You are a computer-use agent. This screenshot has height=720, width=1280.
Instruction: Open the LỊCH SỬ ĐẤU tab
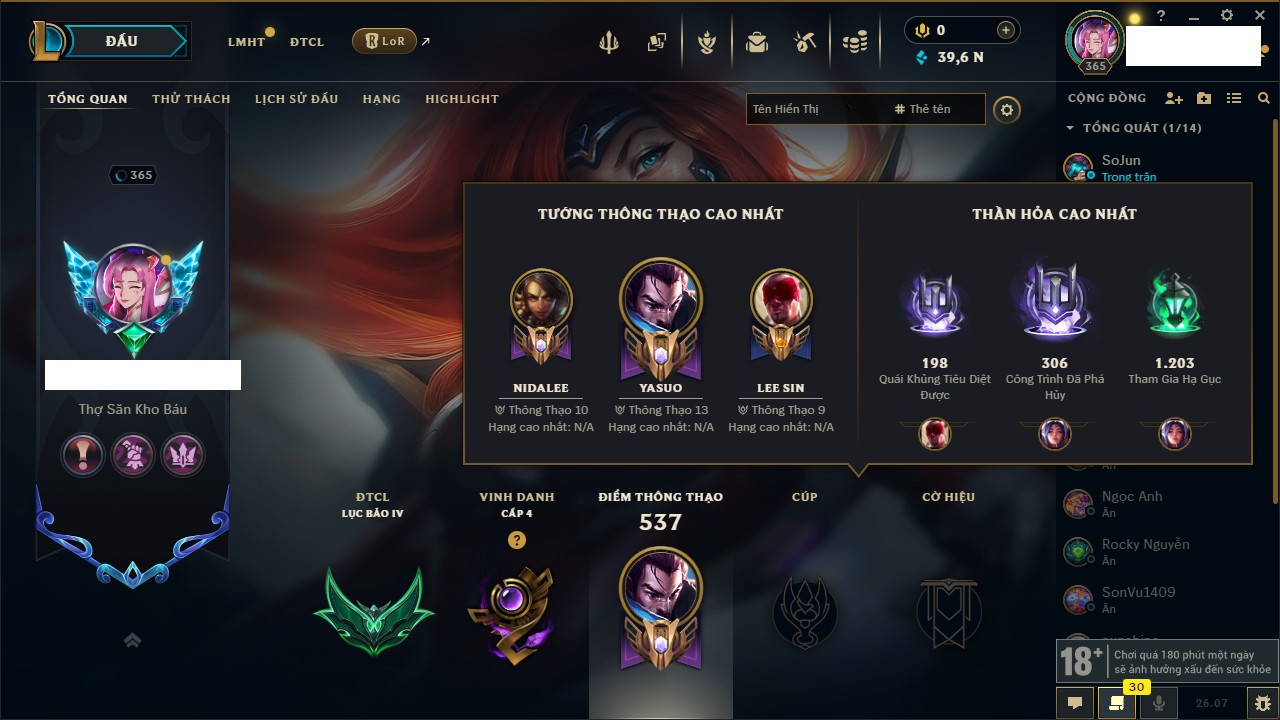tap(296, 99)
